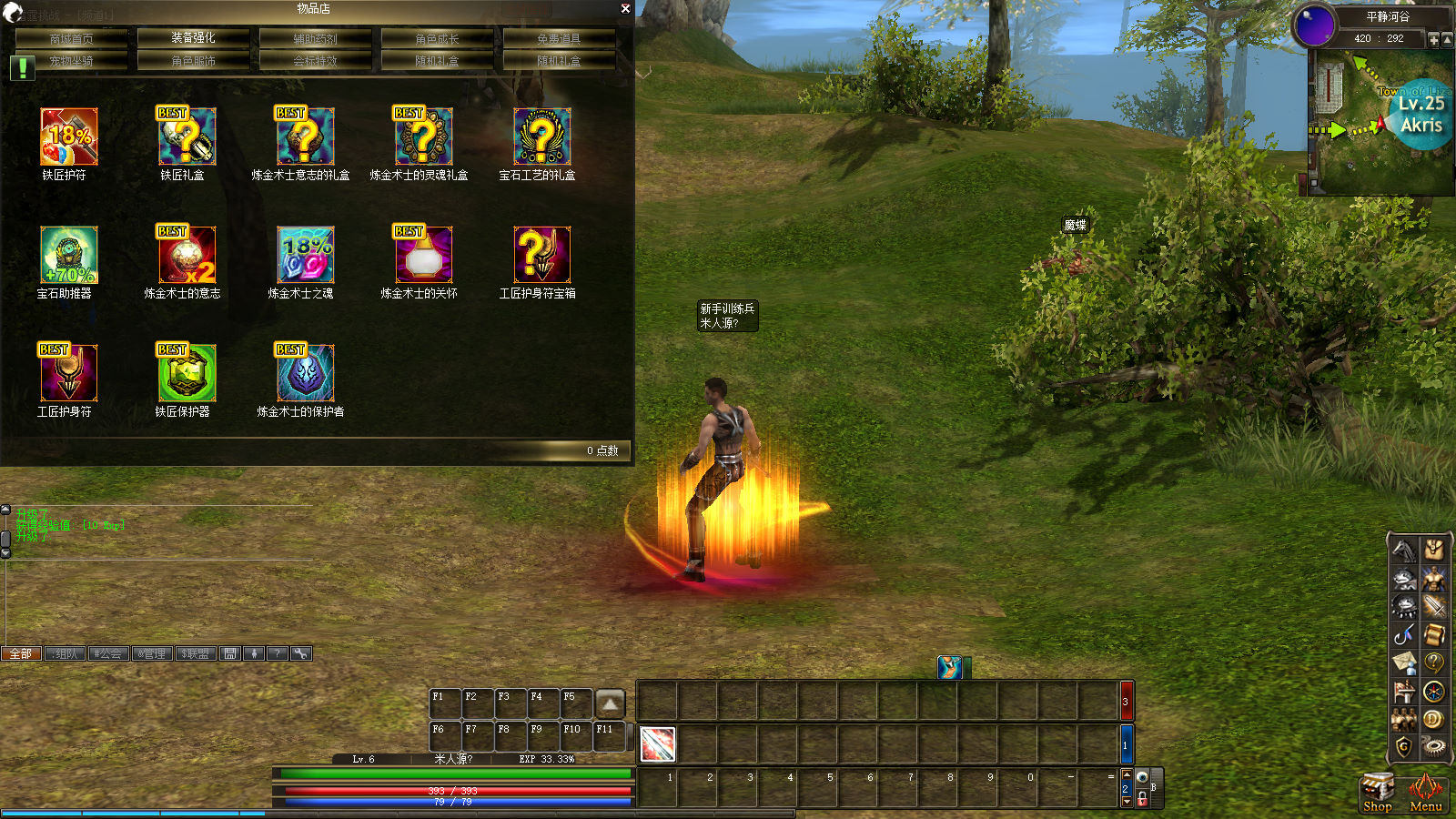The image size is (1456, 819).
Task: Switch chat to the 全部 channel tab
Action: [21, 653]
